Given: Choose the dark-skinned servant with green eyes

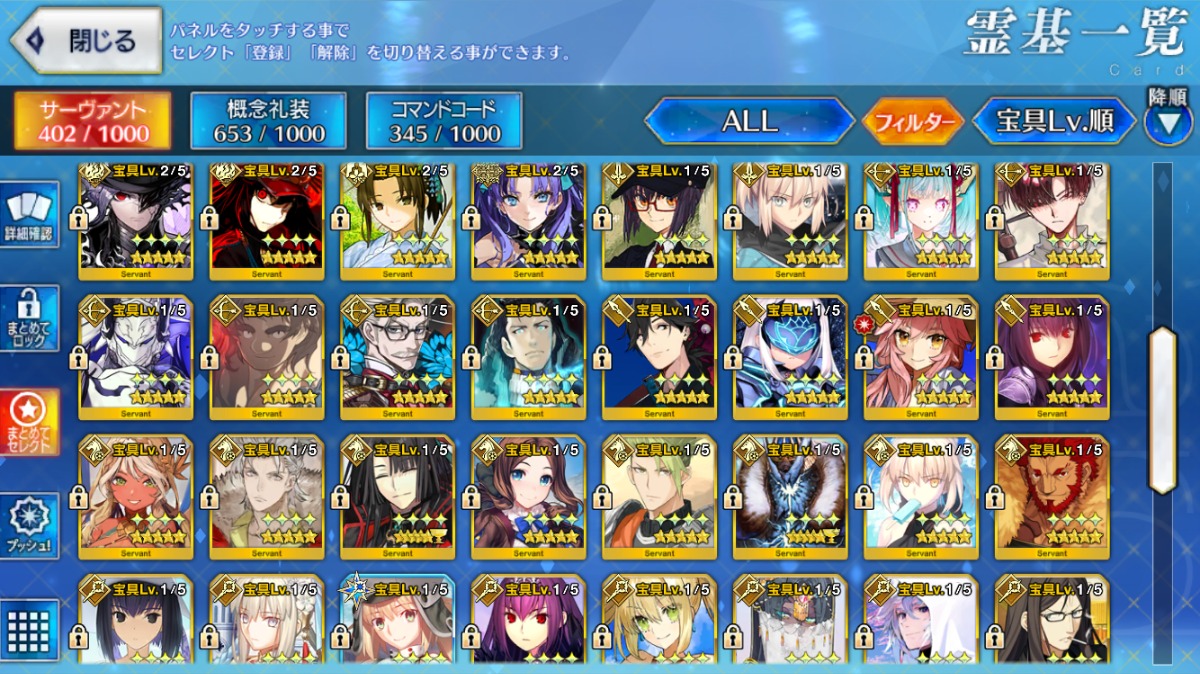Looking at the screenshot, I should (135, 497).
